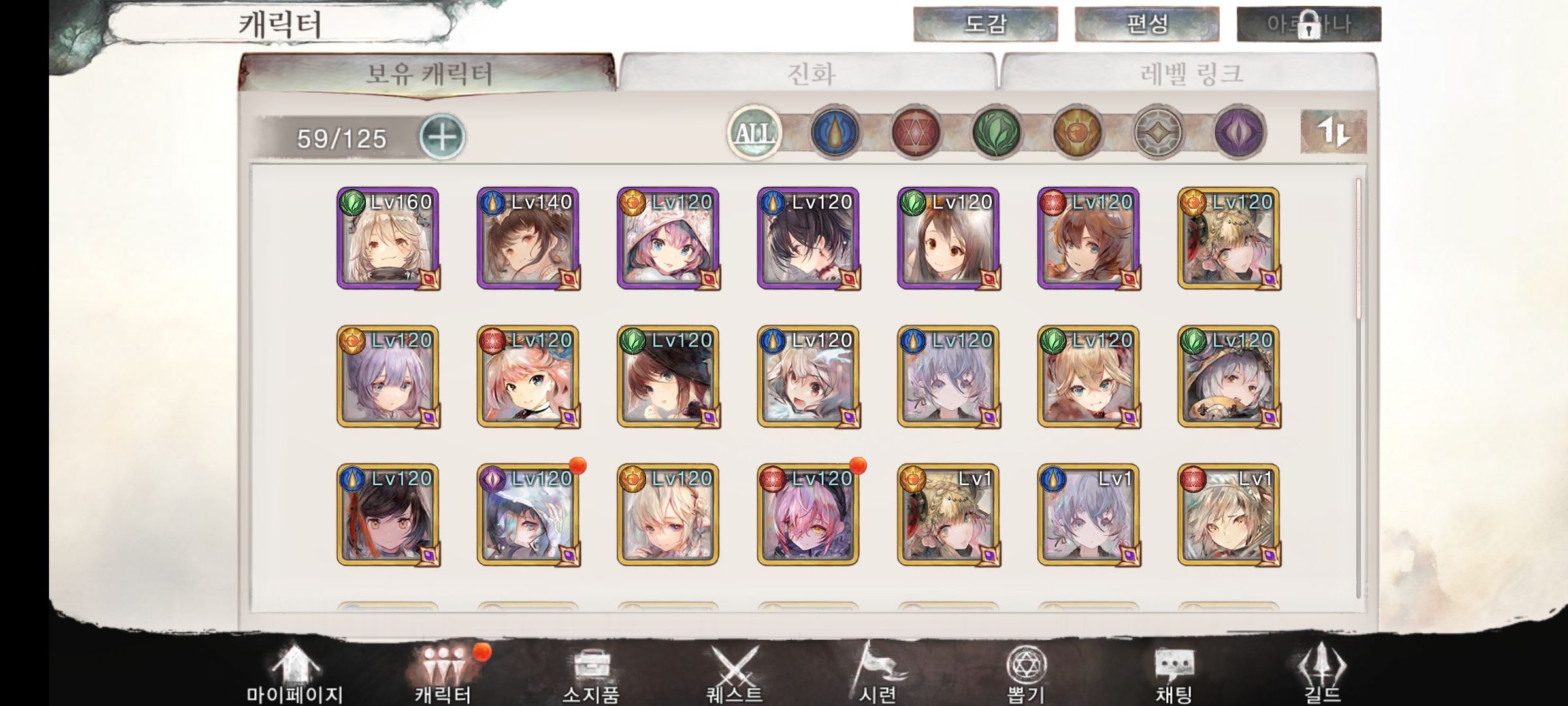Open the 뽑기 gacha menu
The height and width of the screenshot is (706, 1568).
click(1026, 673)
